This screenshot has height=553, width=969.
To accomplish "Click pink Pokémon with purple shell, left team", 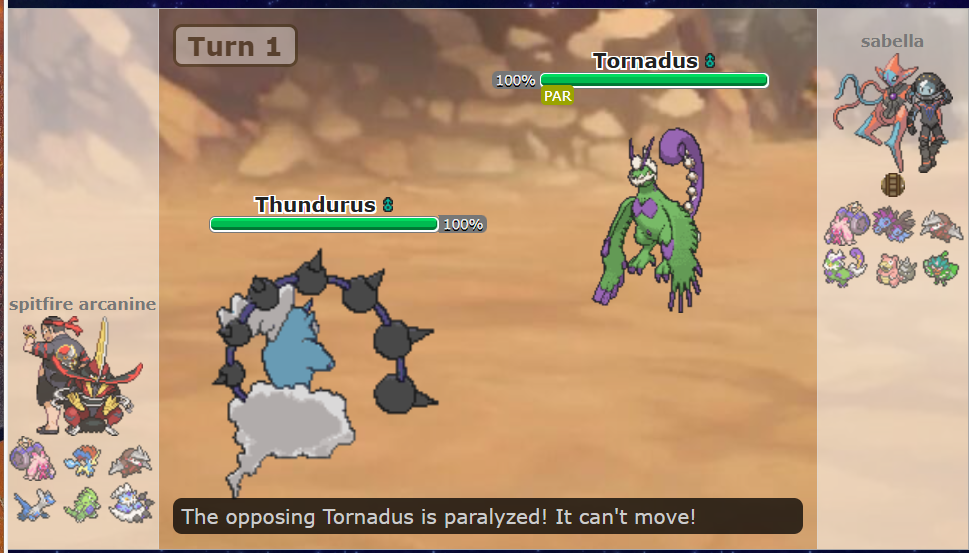I will click(x=32, y=461).
